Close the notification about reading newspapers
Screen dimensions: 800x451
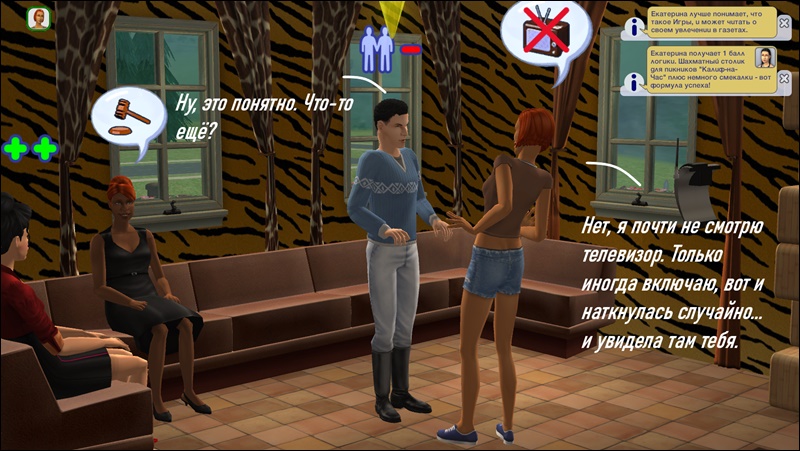[x=783, y=24]
